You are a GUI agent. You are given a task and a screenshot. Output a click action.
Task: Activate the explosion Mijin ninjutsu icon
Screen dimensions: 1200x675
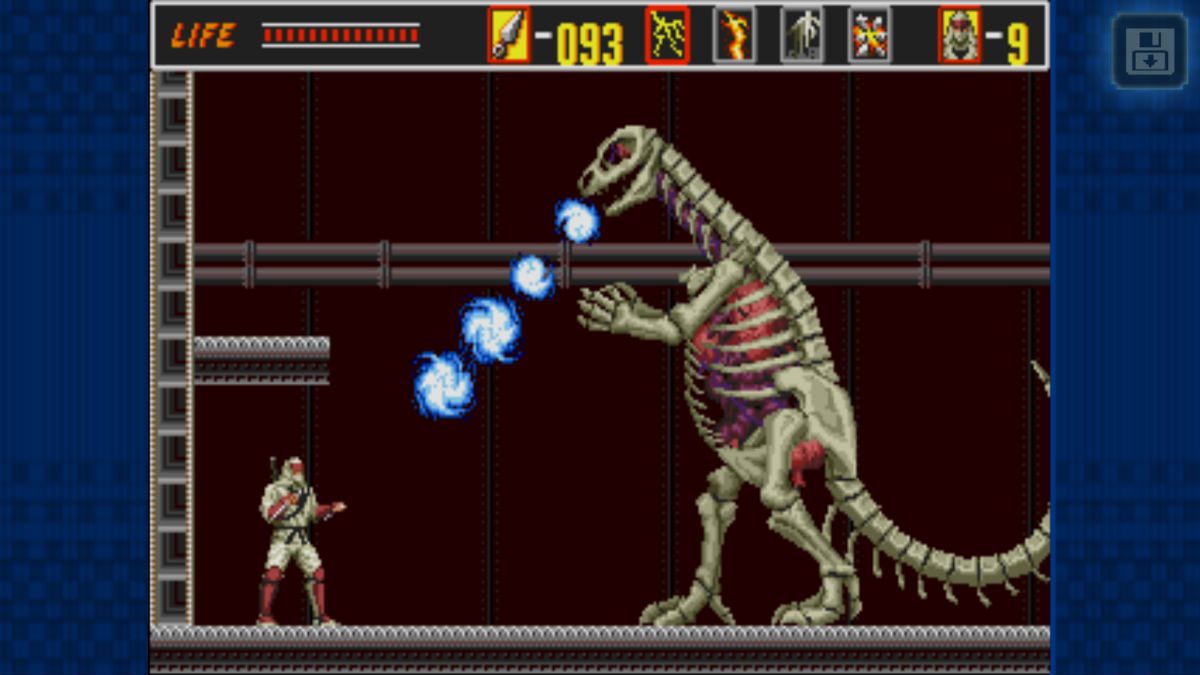tap(869, 35)
